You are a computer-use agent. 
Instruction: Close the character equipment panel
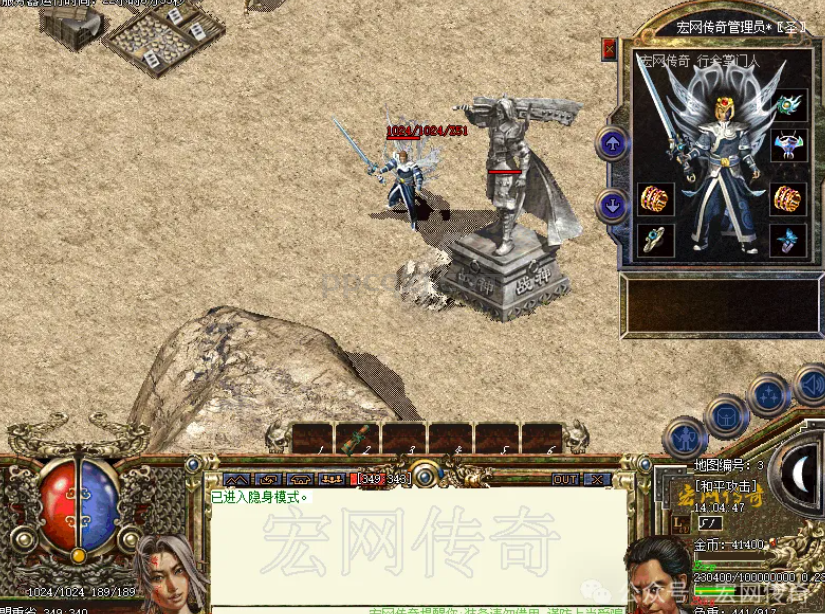click(609, 48)
